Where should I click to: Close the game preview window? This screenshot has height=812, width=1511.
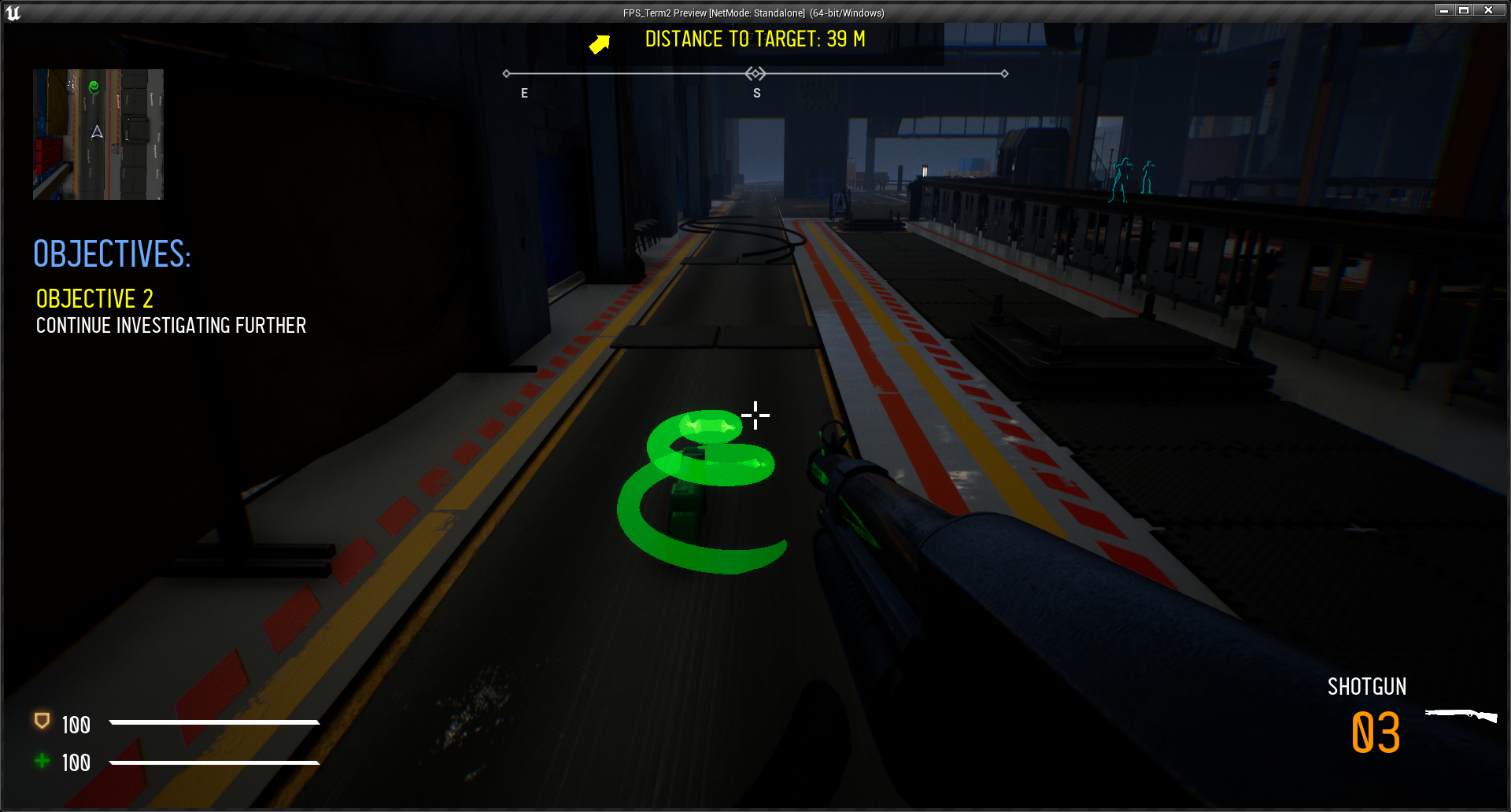click(1488, 10)
